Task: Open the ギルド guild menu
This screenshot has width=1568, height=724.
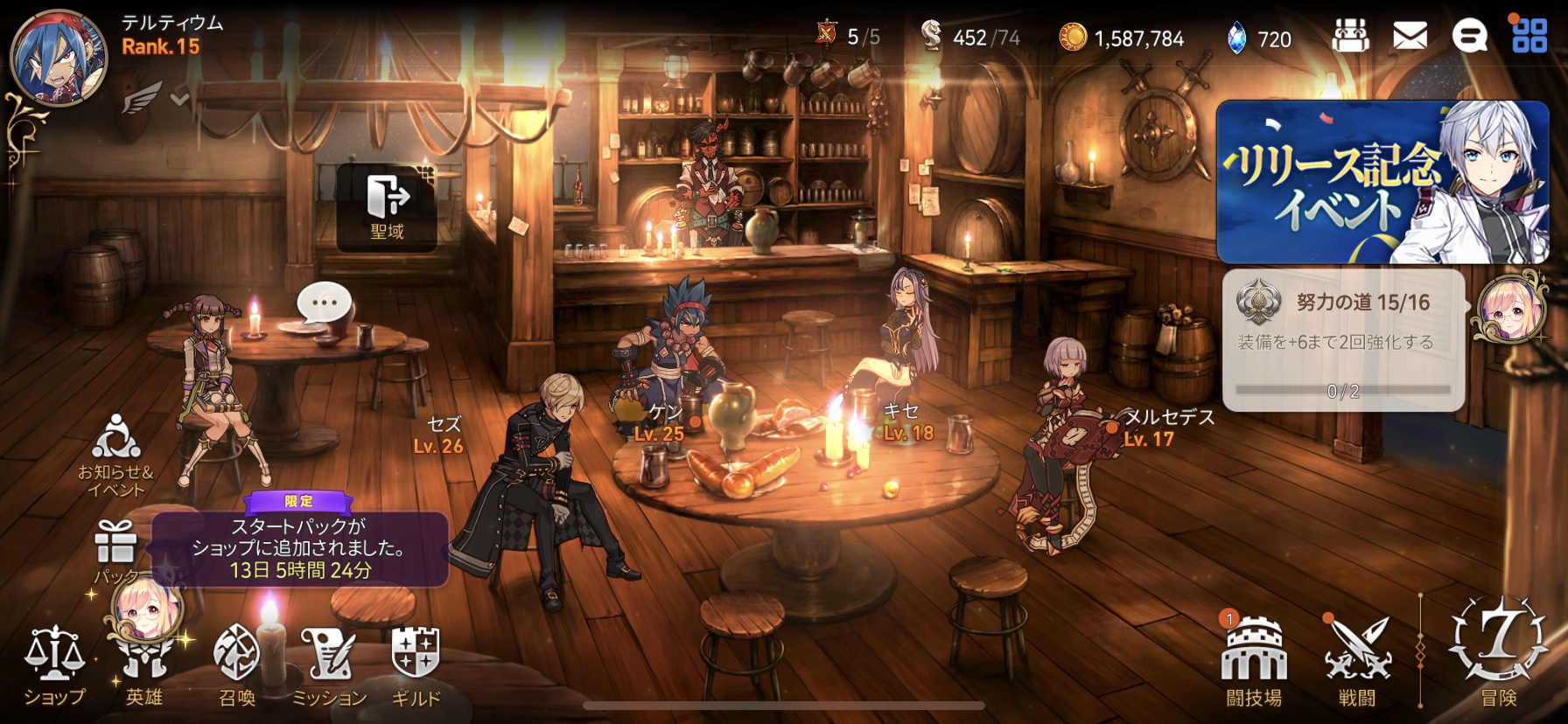Action: [416, 665]
